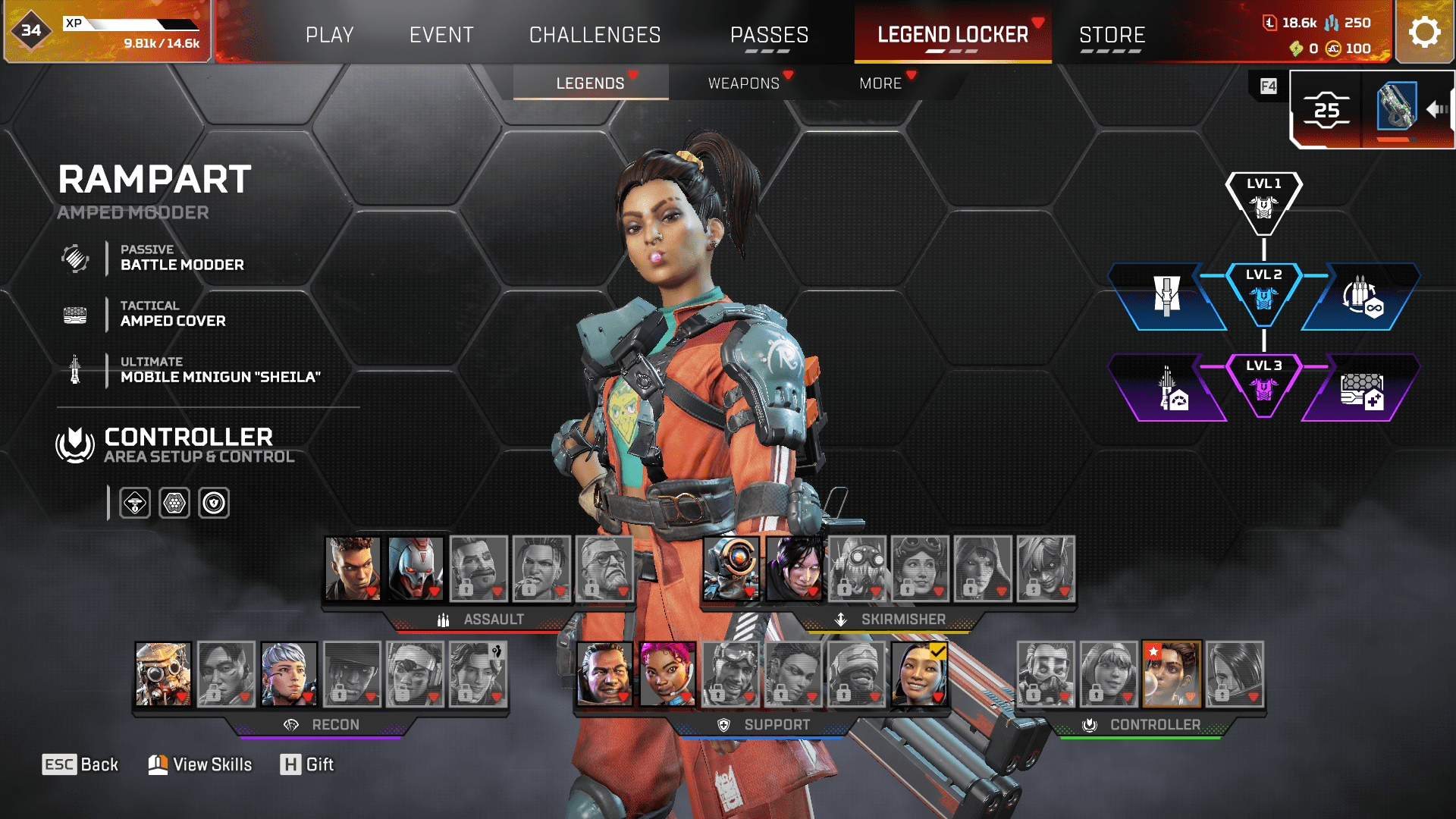This screenshot has width=1456, height=819.
Task: Open the Passes tab
Action: [769, 35]
